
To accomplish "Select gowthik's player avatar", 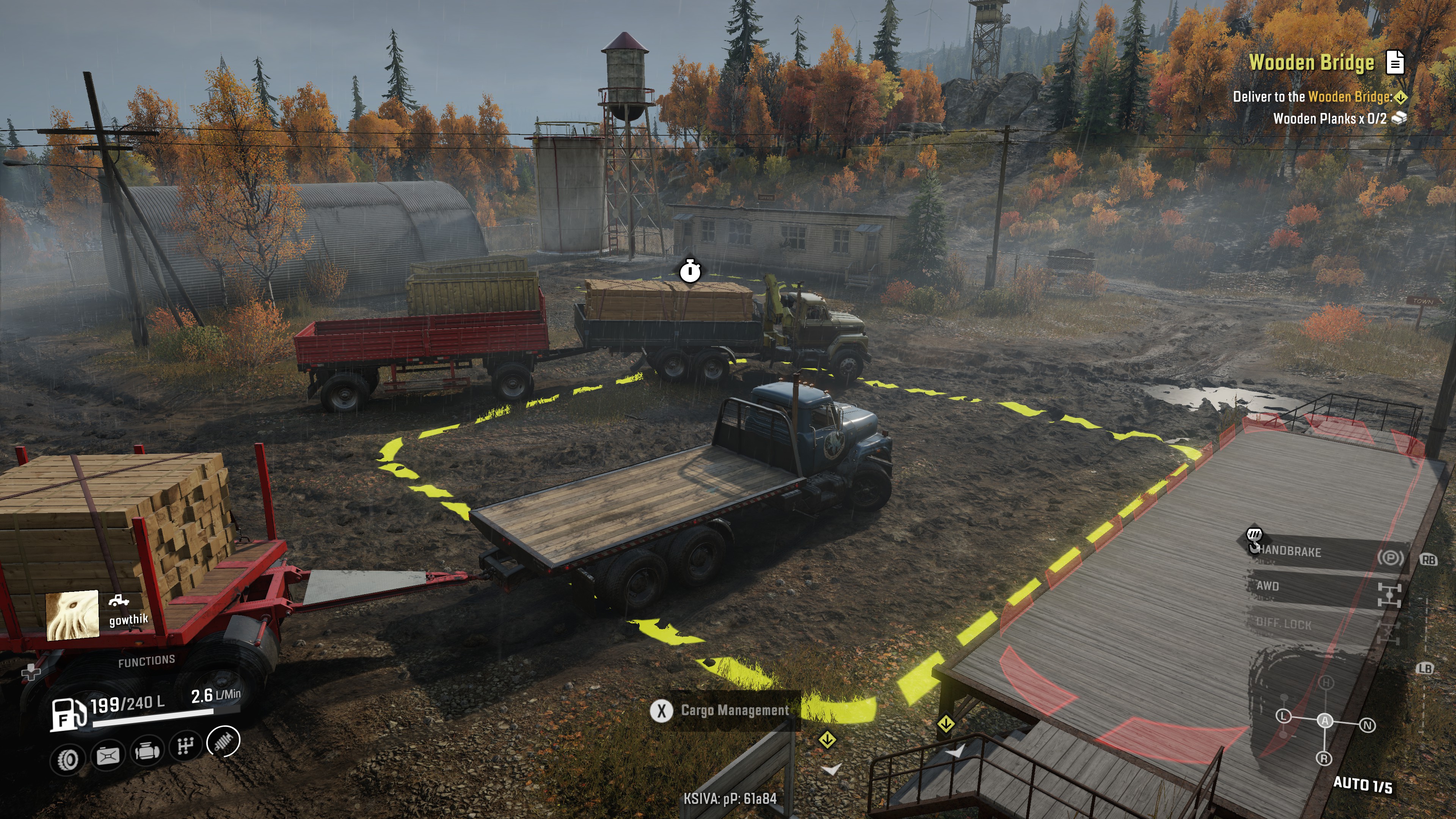I will 72,615.
